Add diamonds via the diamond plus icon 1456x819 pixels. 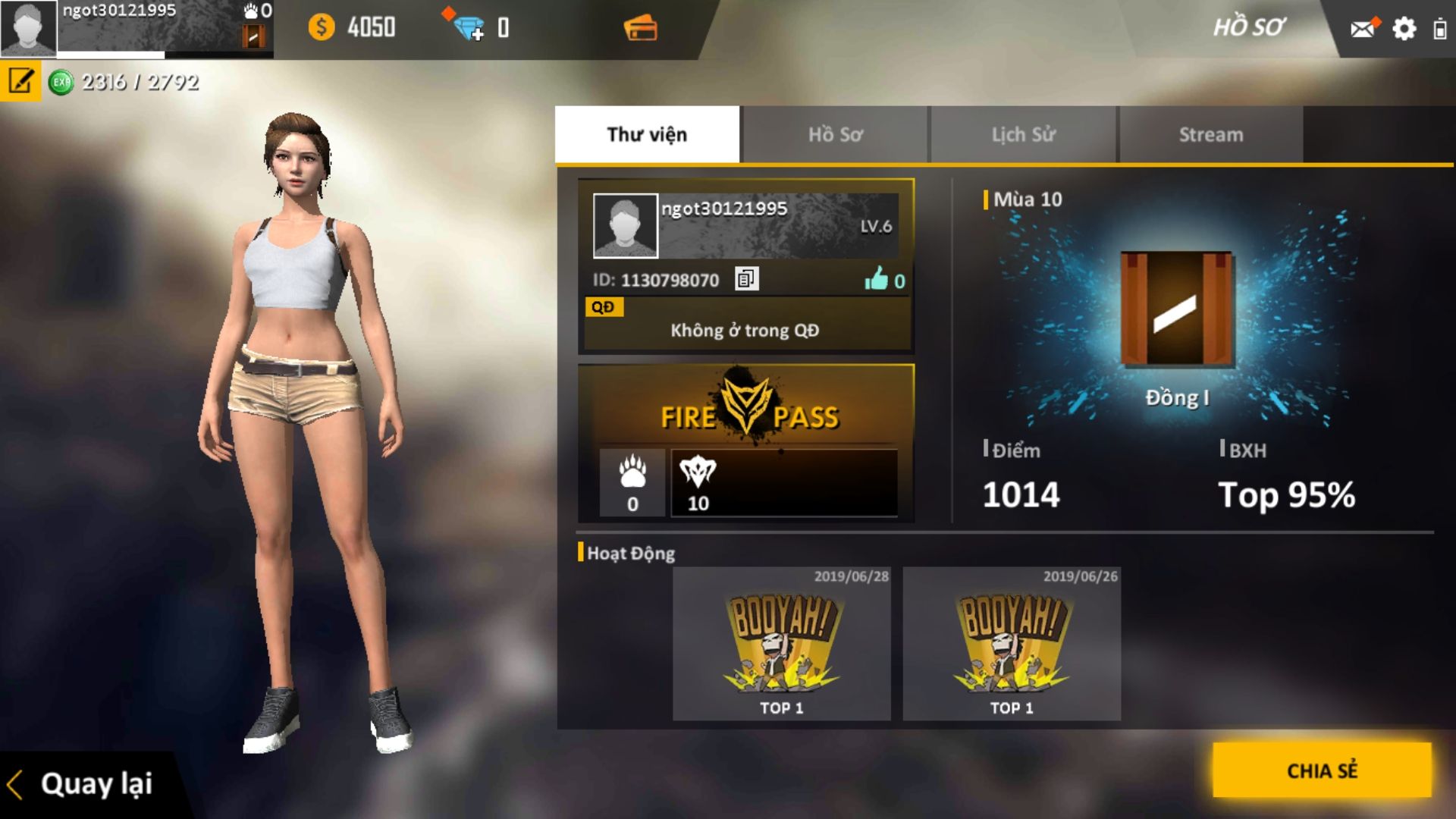click(x=469, y=28)
